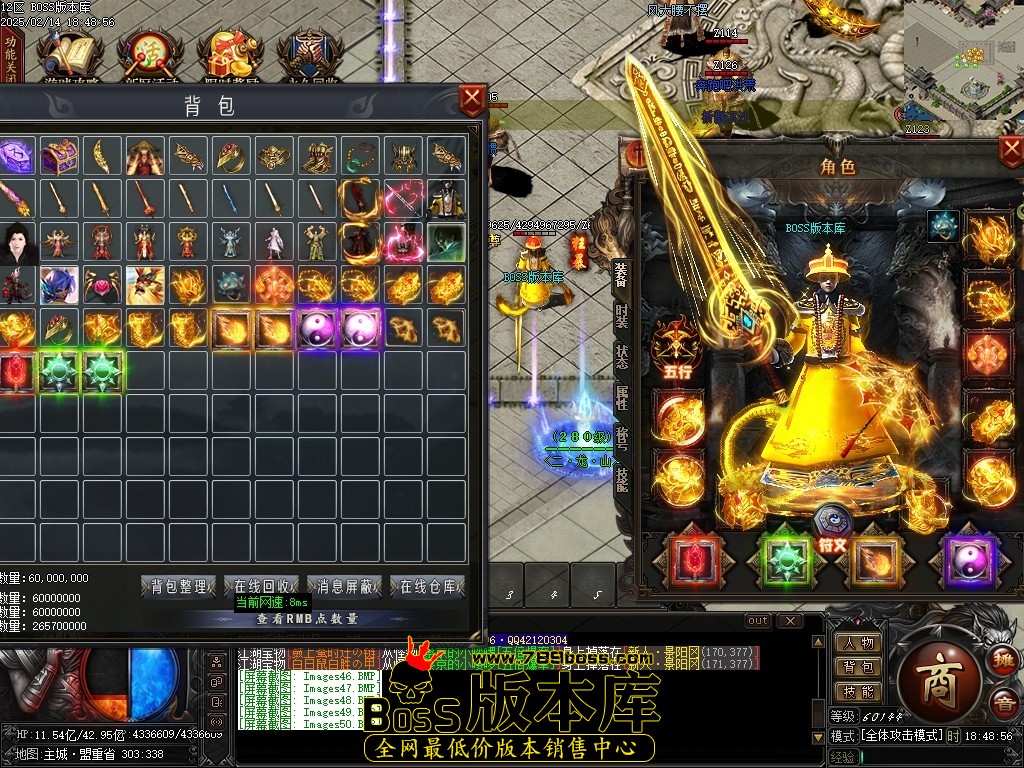Check 查看RMB点数量 point balance
The image size is (1024, 768).
(x=306, y=619)
